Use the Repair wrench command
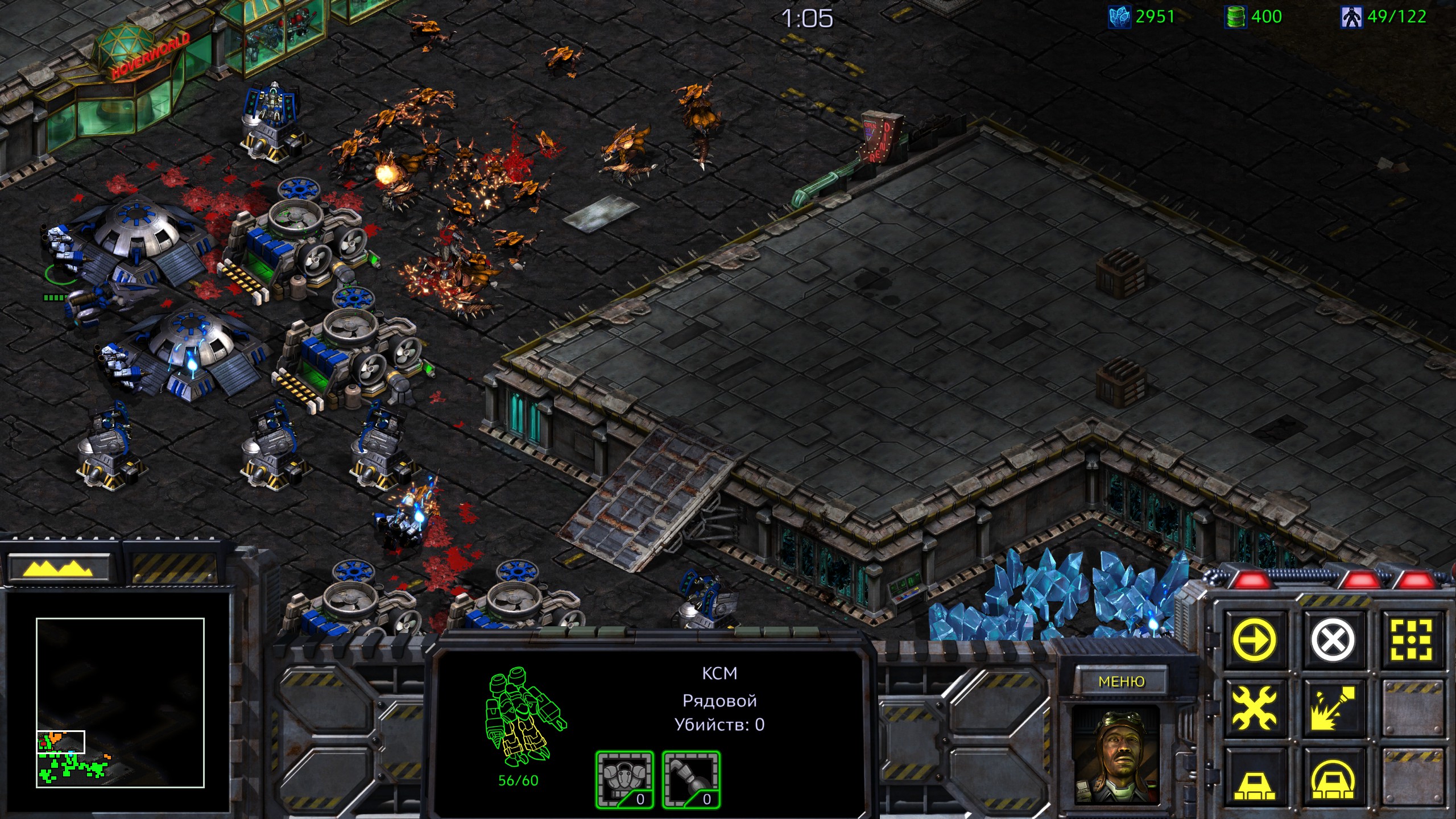Image resolution: width=1456 pixels, height=819 pixels. [x=1255, y=708]
